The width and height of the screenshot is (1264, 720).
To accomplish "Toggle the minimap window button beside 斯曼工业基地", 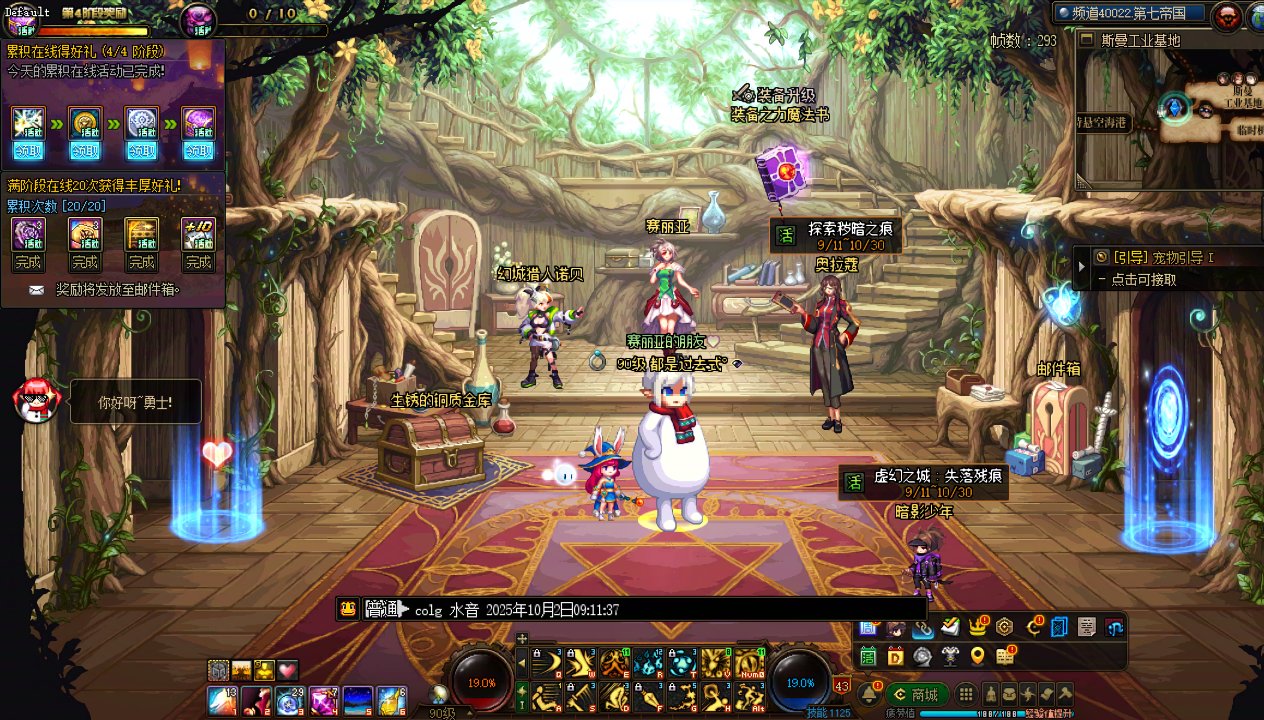I will pyautogui.click(x=1088, y=40).
